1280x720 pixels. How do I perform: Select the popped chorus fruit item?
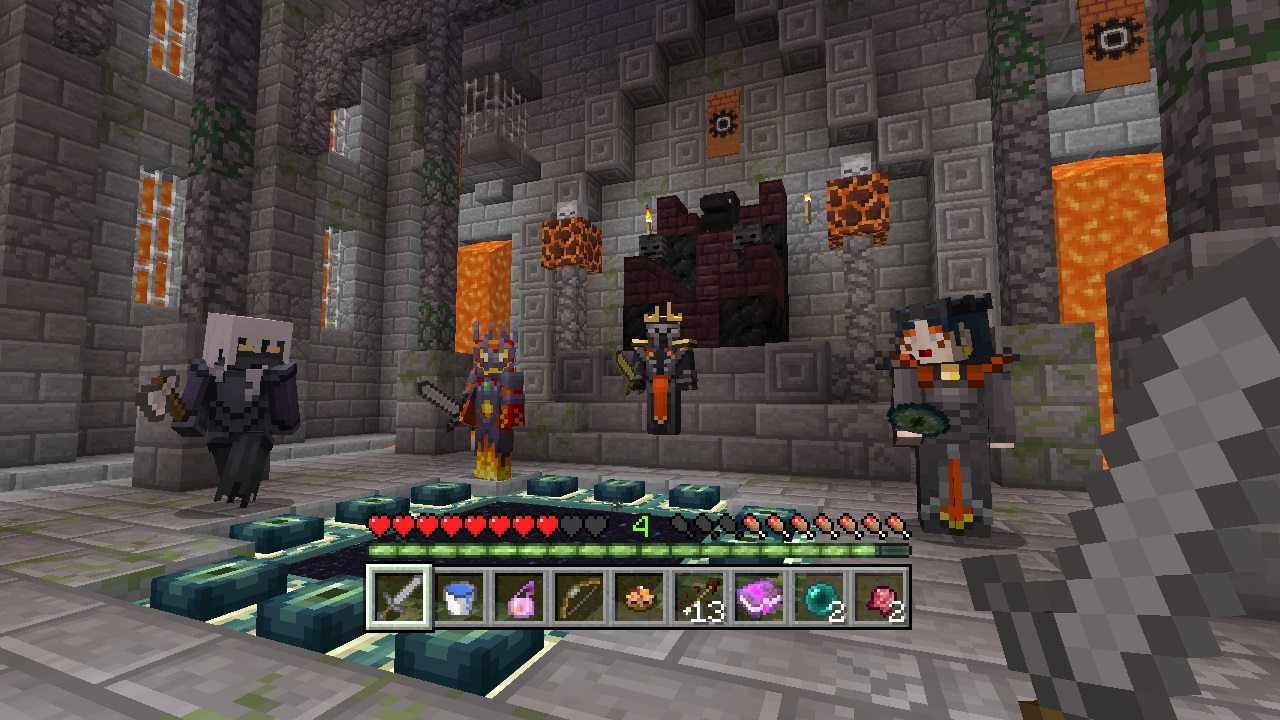[757, 598]
